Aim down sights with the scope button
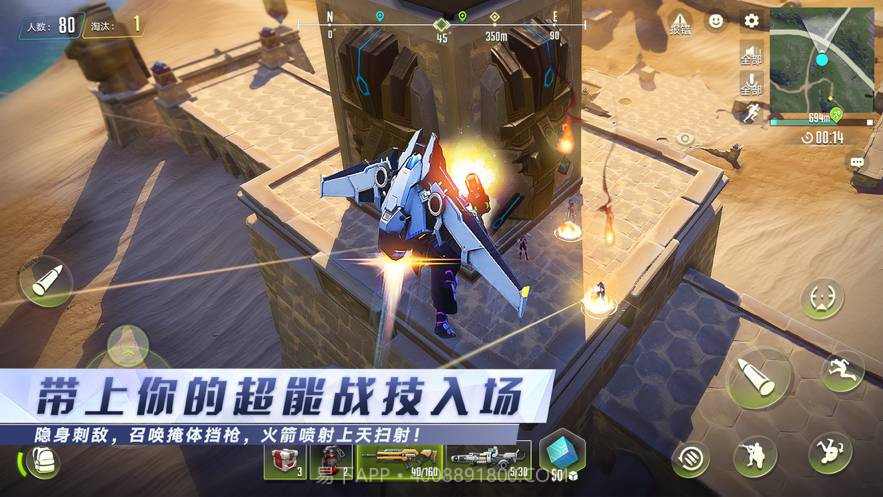883x497 pixels. 822,298
